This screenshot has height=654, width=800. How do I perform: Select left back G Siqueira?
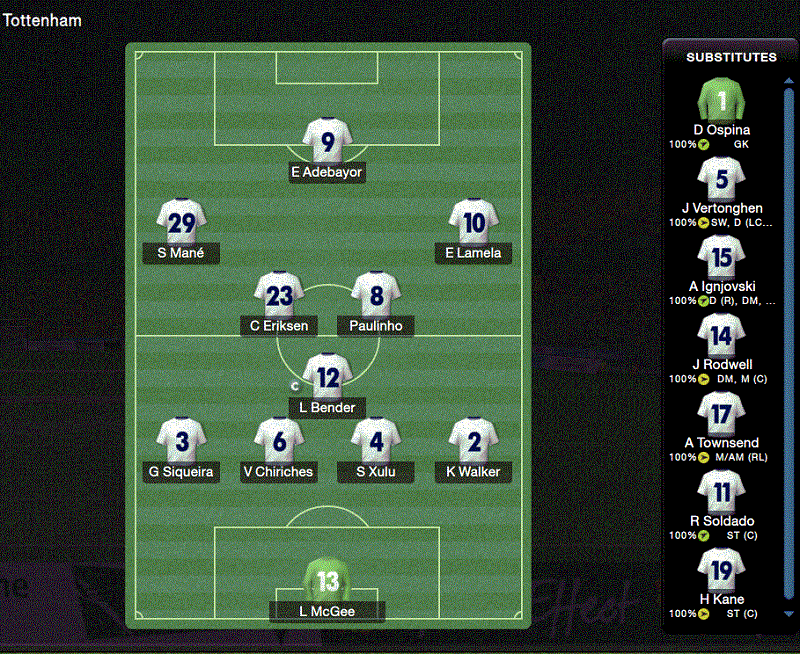182,441
